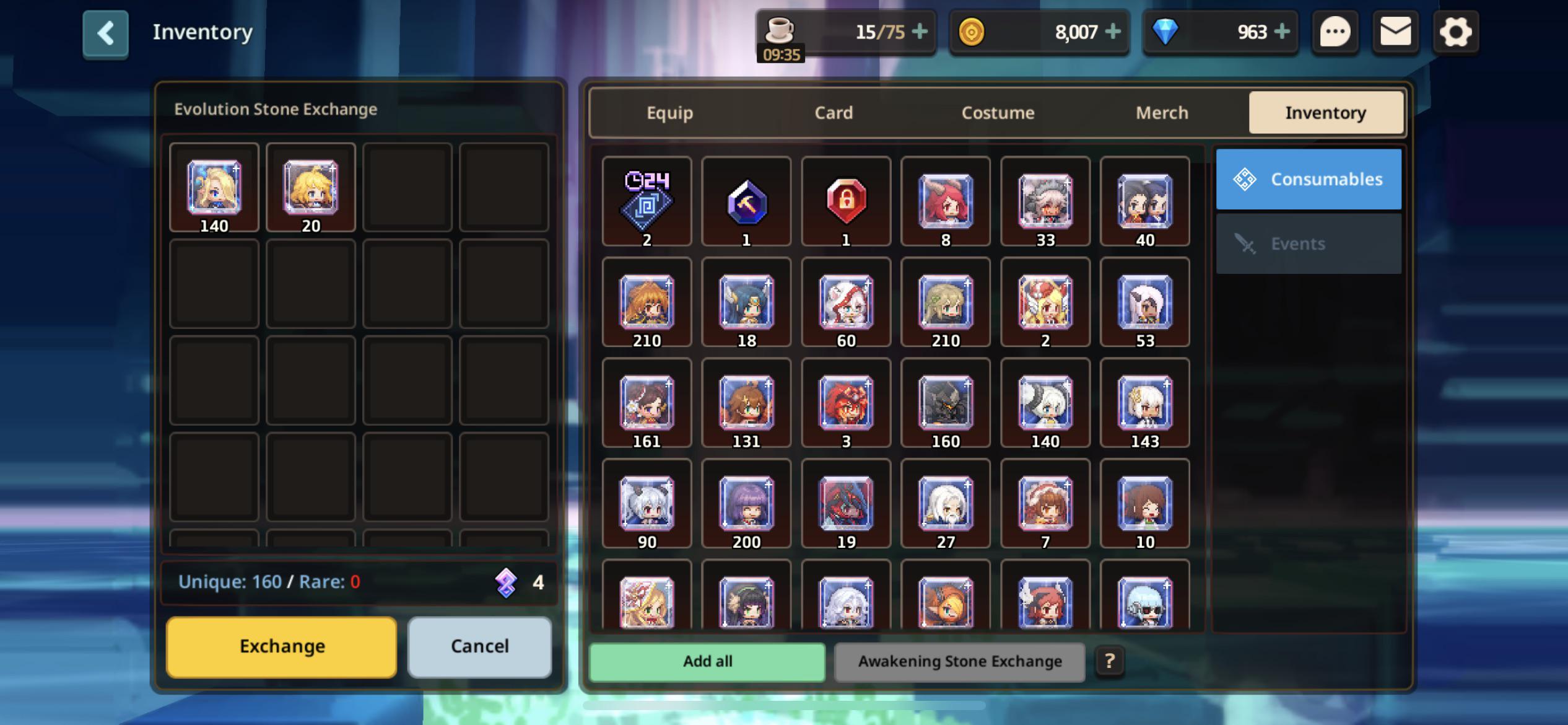This screenshot has height=725, width=1568.
Task: Switch to the Equip tab
Action: pos(669,112)
